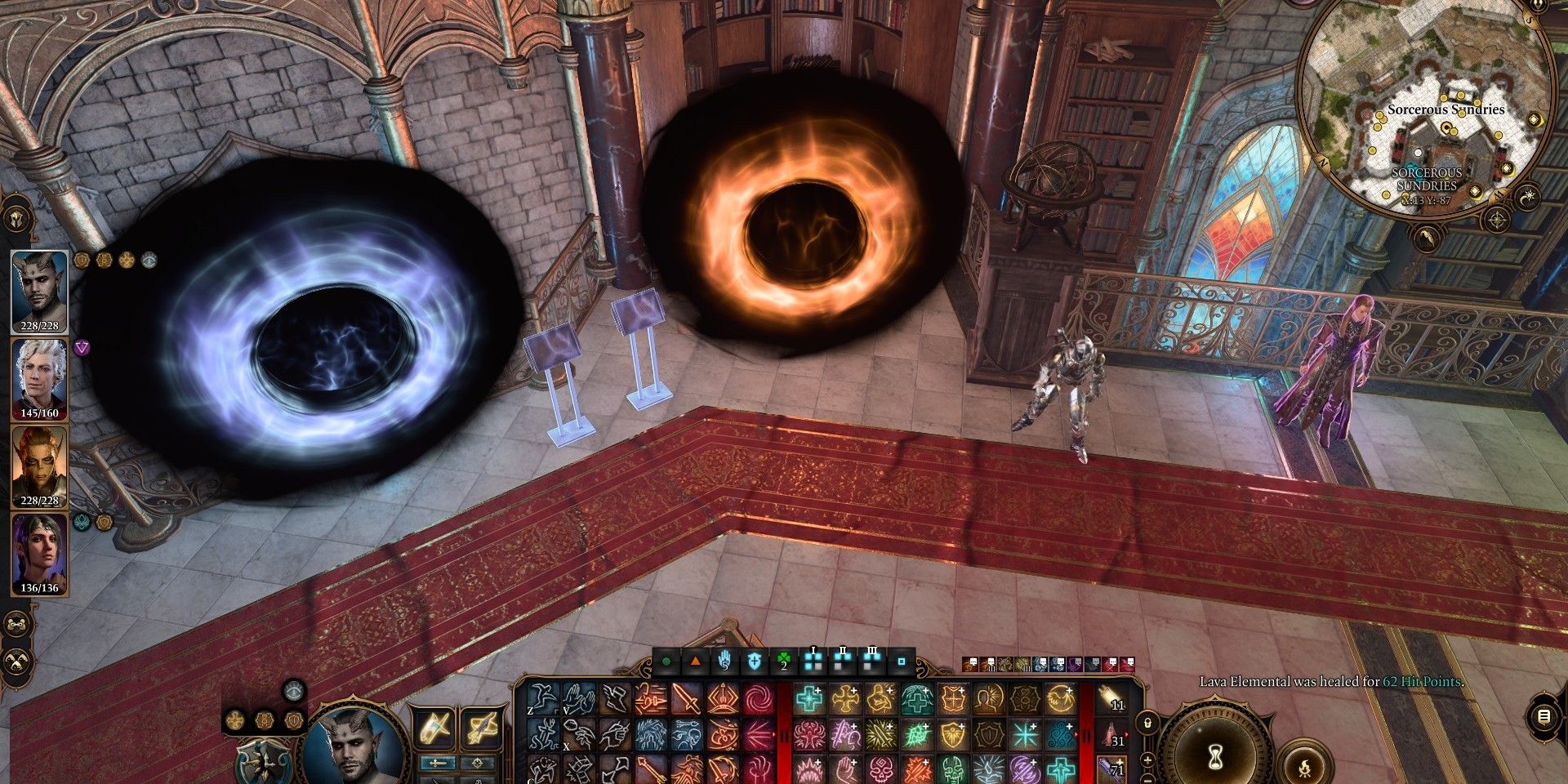Use the red potion slot showing 31
The width and height of the screenshot is (1568, 784).
pos(1114,736)
